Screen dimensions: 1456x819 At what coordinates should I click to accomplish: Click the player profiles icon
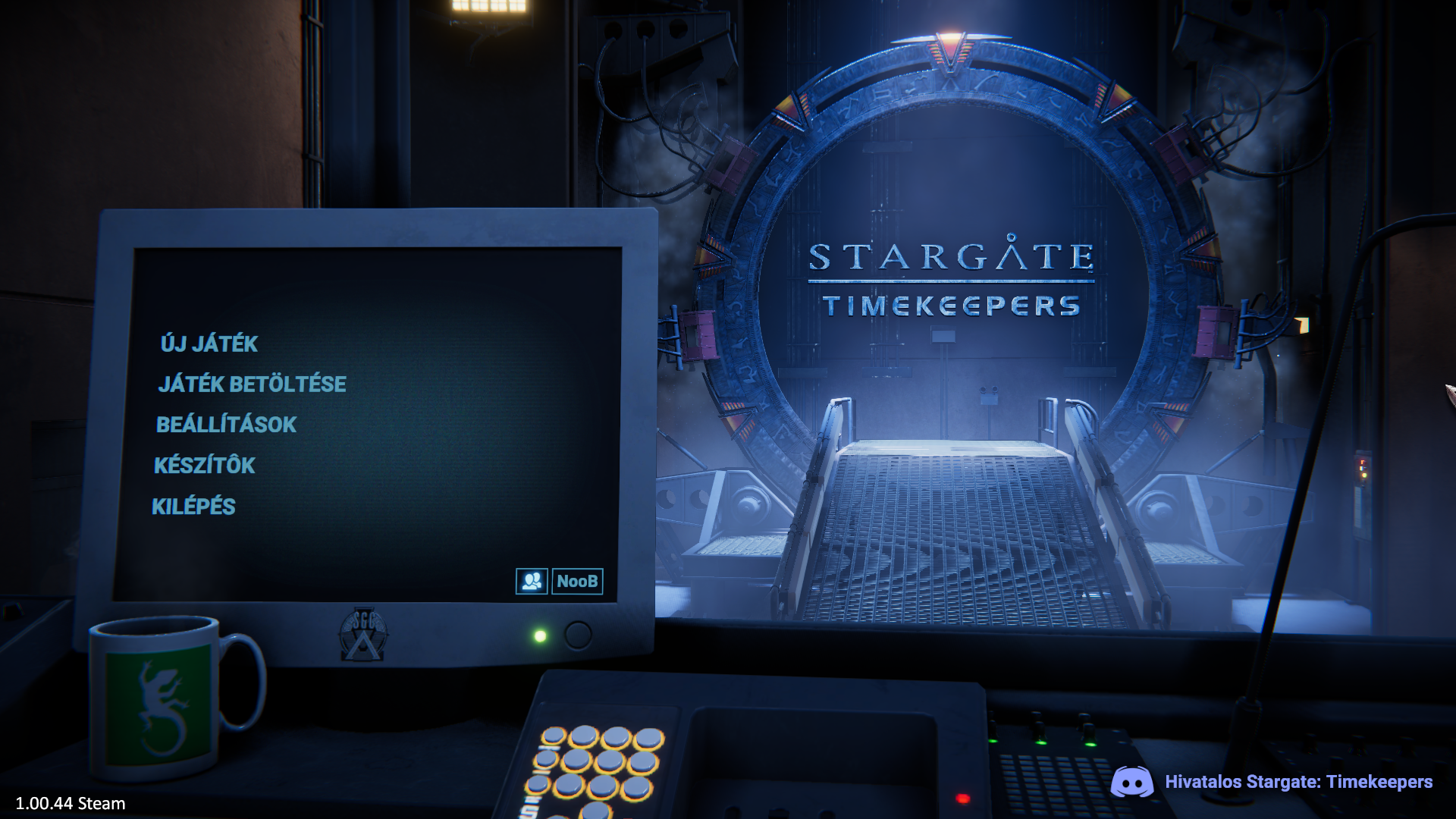click(x=532, y=582)
